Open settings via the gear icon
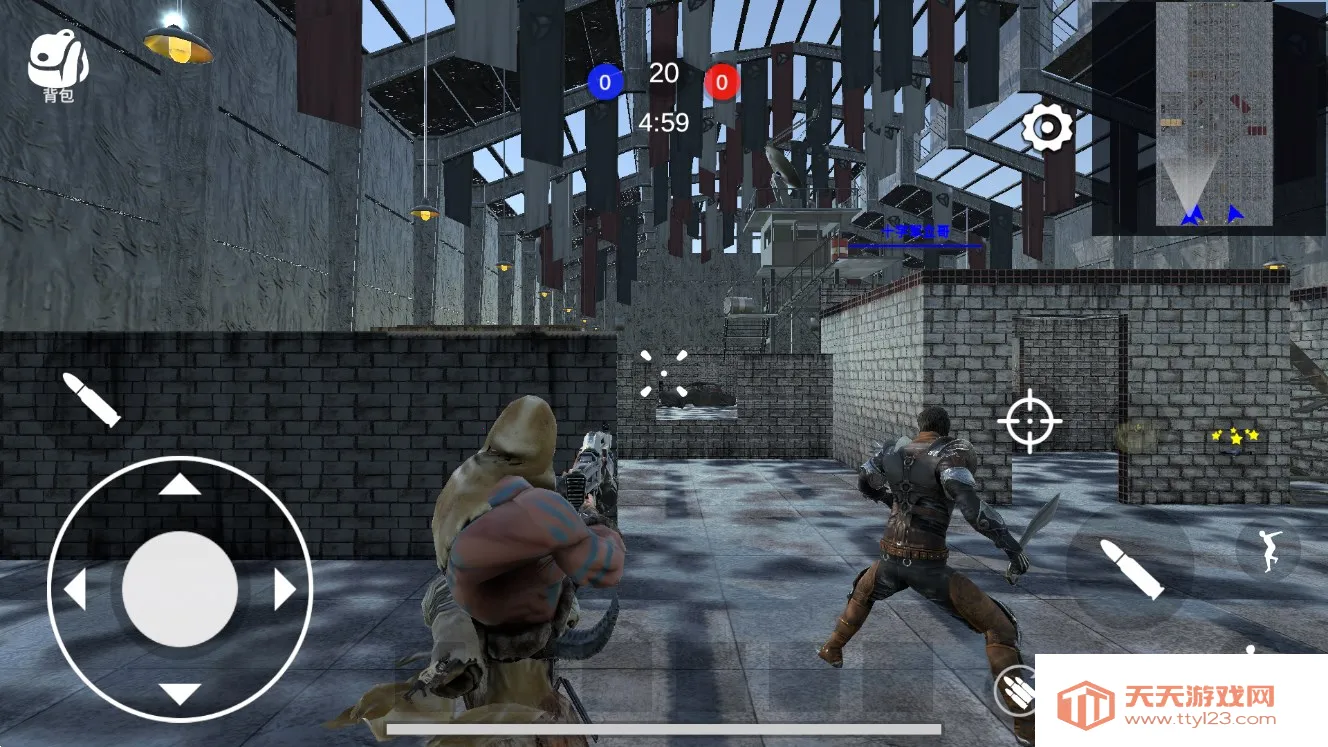This screenshot has height=747, width=1328. coord(1047,128)
